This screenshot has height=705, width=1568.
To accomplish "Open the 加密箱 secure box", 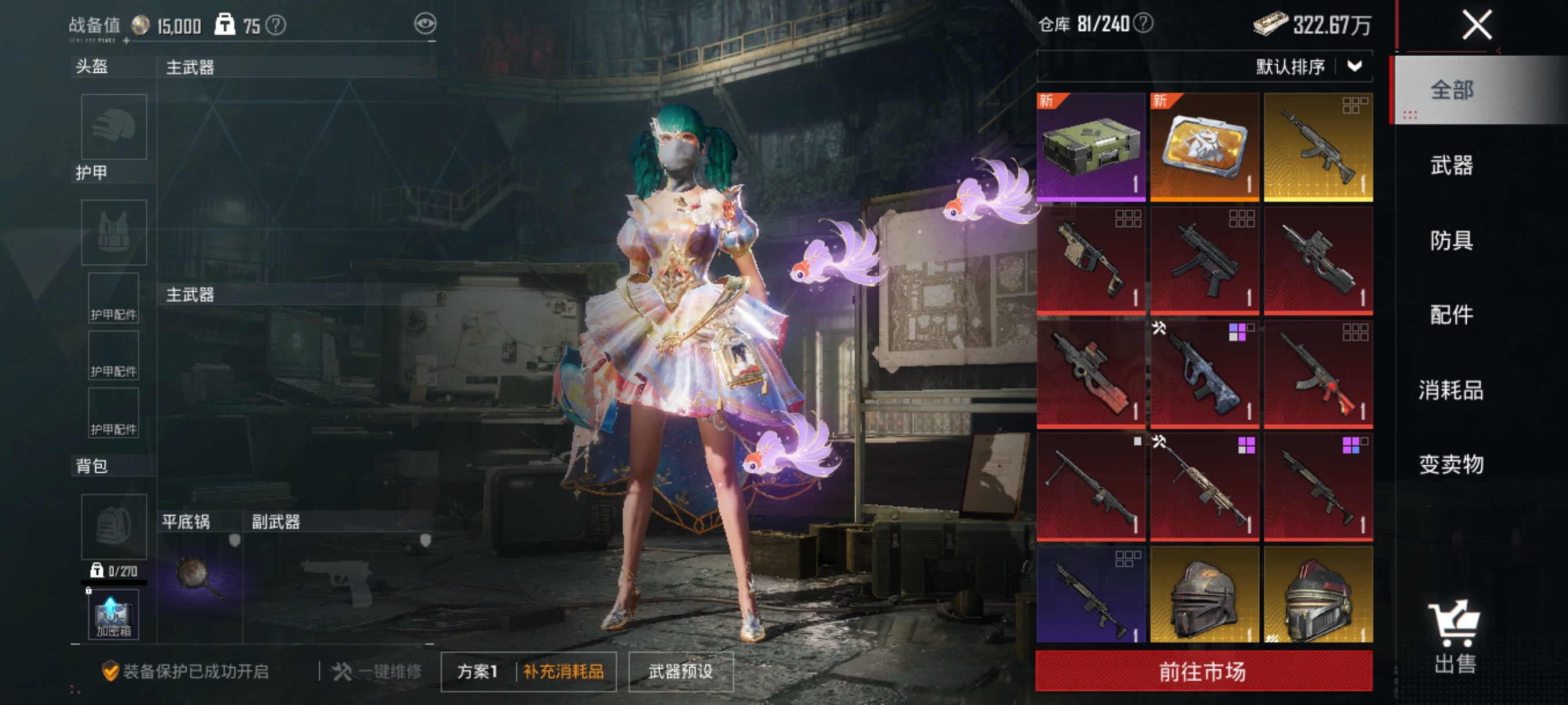I will coord(113,614).
